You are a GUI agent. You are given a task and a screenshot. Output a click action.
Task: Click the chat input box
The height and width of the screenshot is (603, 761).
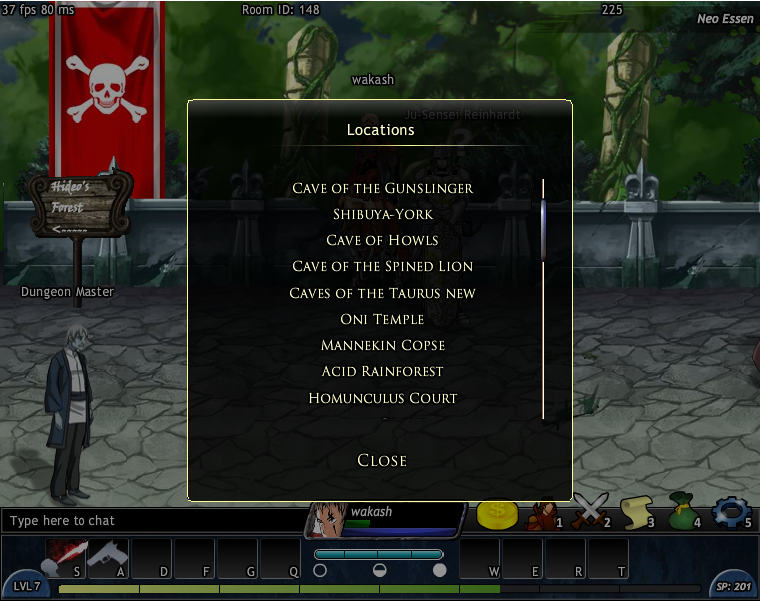150,521
